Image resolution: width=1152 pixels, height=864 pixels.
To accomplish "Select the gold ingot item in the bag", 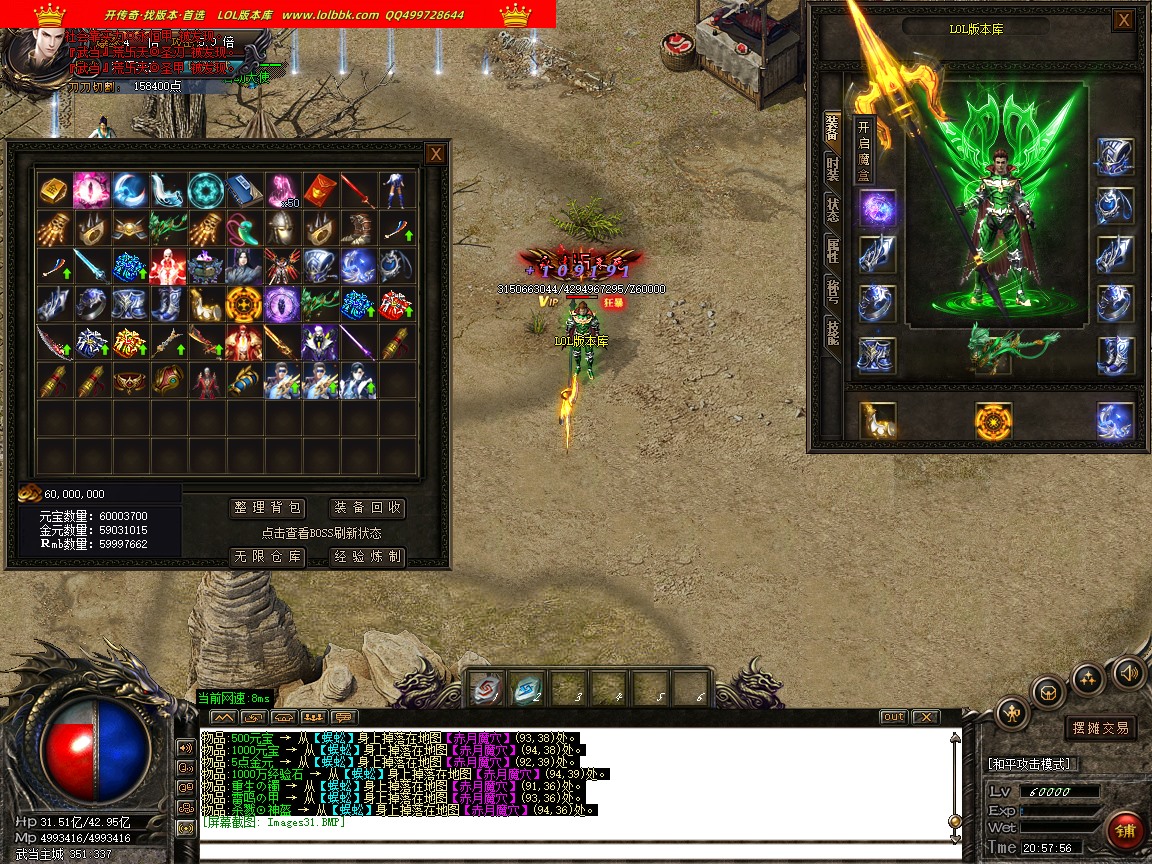I will pos(53,188).
